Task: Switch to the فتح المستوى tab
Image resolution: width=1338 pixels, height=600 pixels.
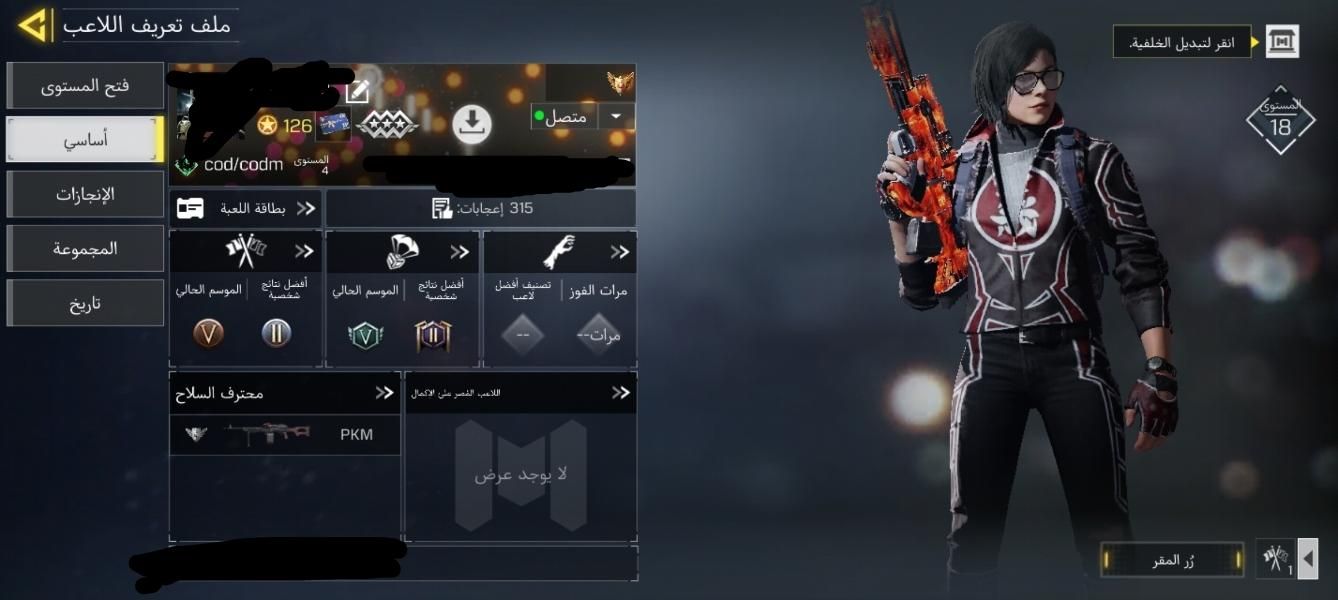Action: click(85, 86)
